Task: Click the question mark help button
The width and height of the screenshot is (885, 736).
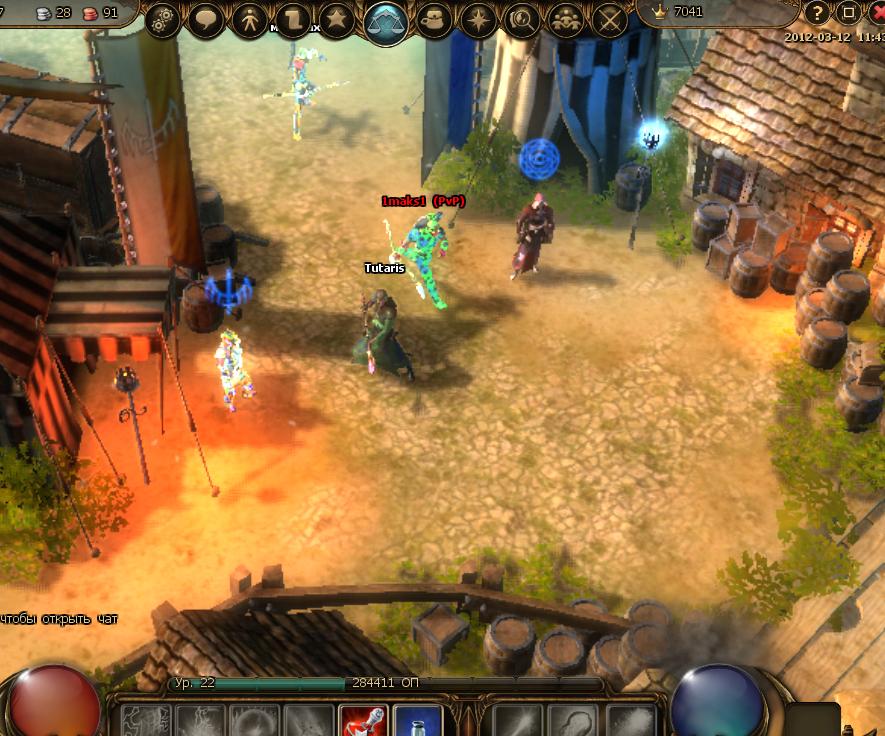Action: pyautogui.click(x=818, y=13)
